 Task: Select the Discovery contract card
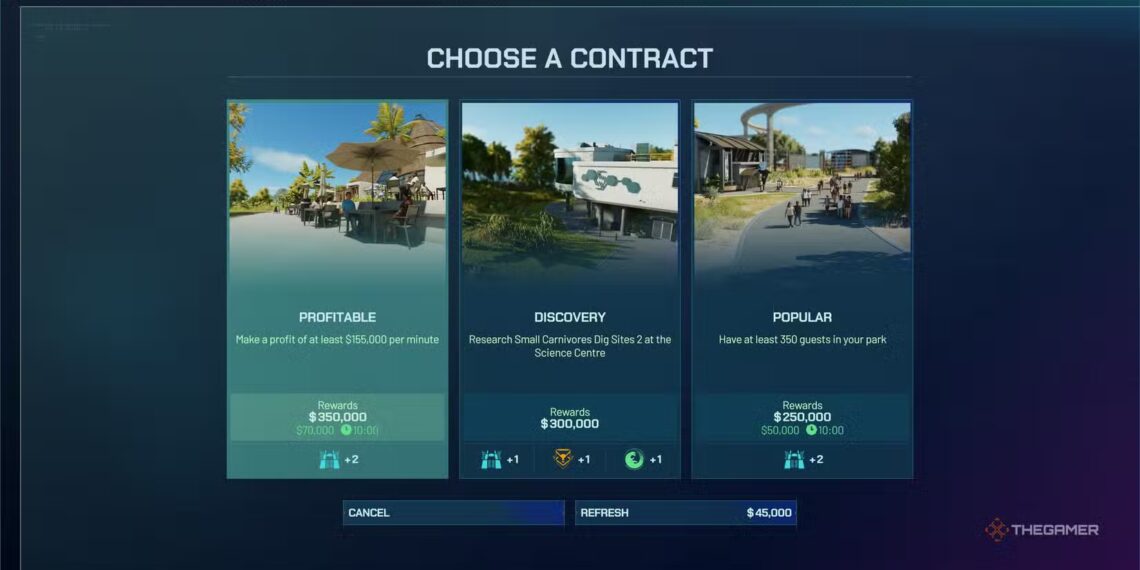[570, 289]
